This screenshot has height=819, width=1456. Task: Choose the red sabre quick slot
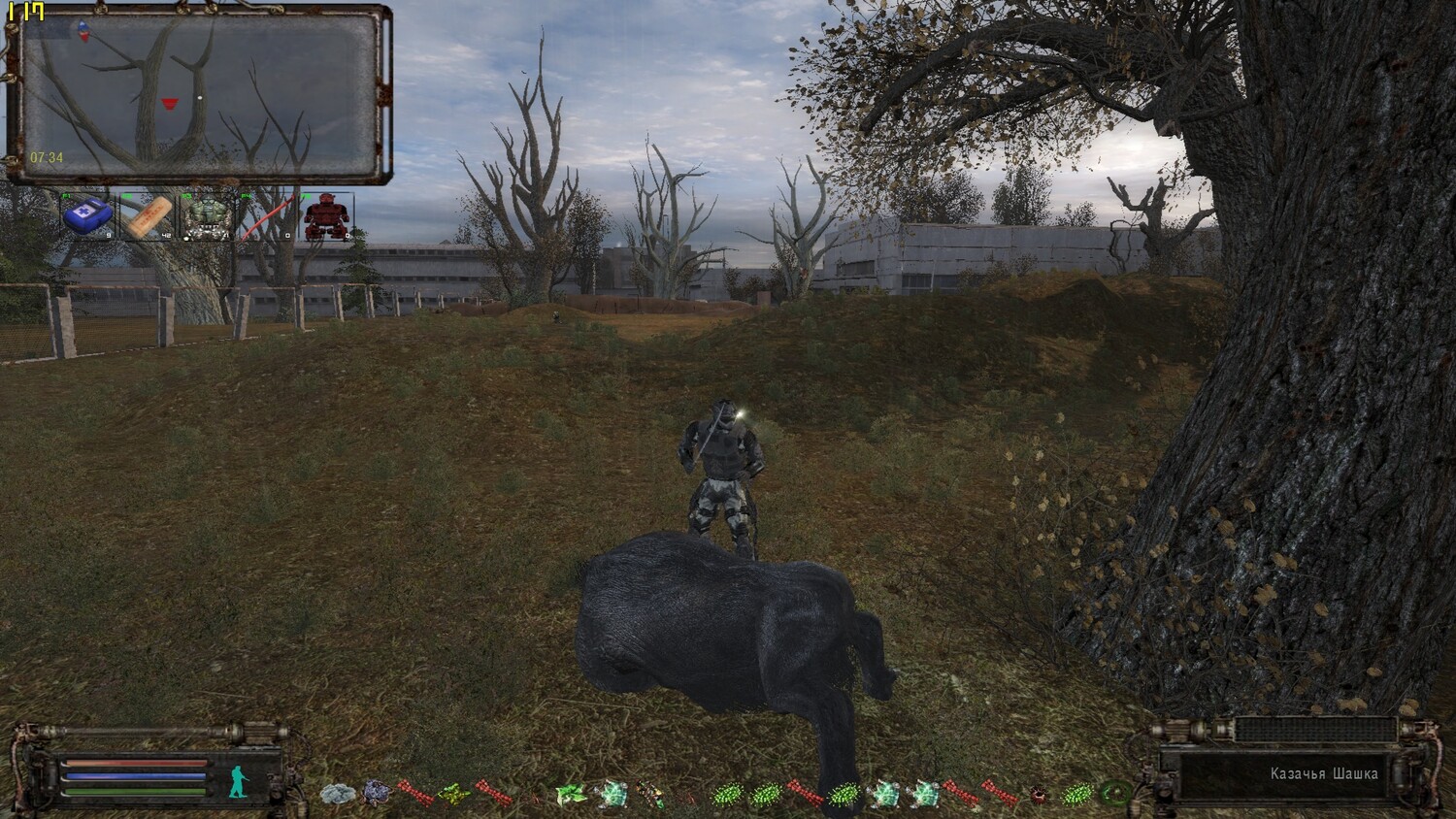[267, 215]
